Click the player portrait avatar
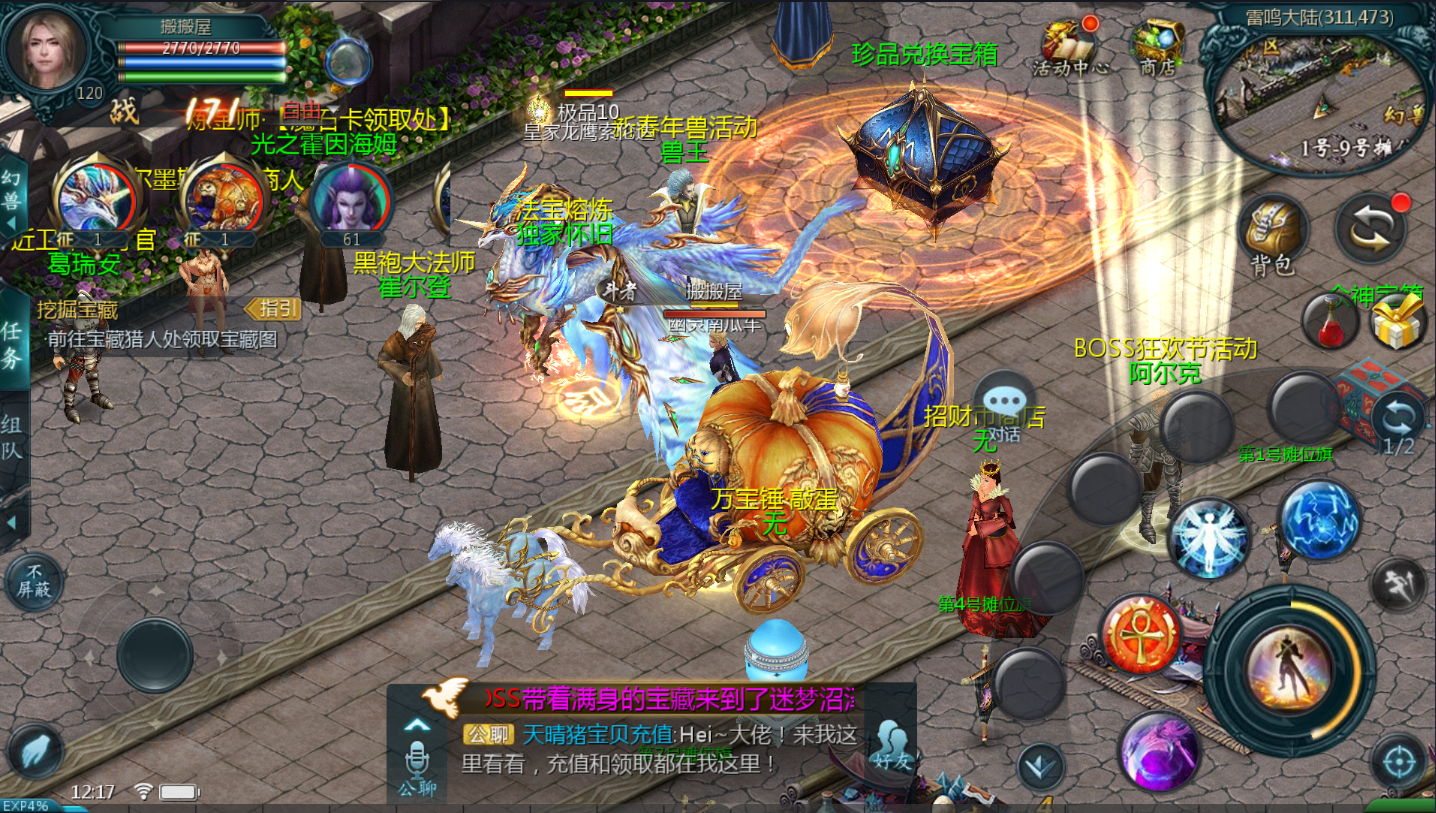Screen dimensions: 1436x813 (47, 50)
